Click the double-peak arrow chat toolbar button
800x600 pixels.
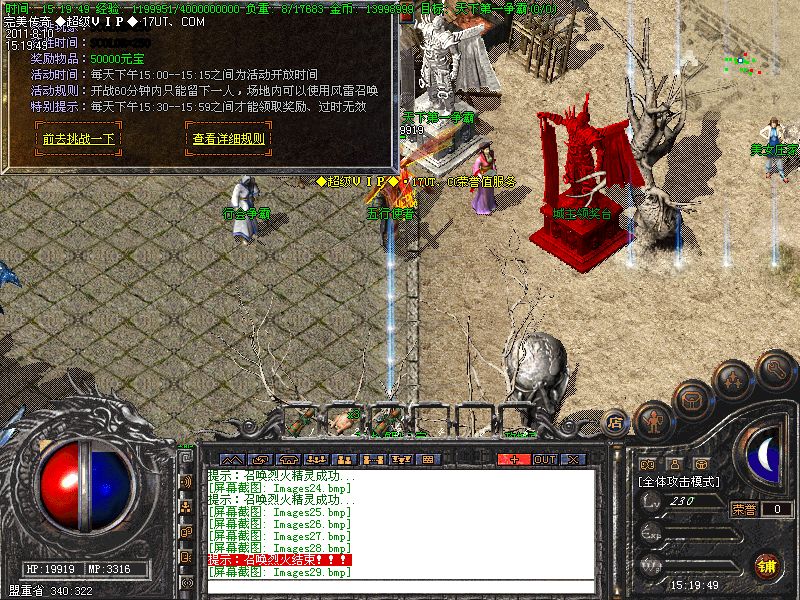tap(230, 459)
